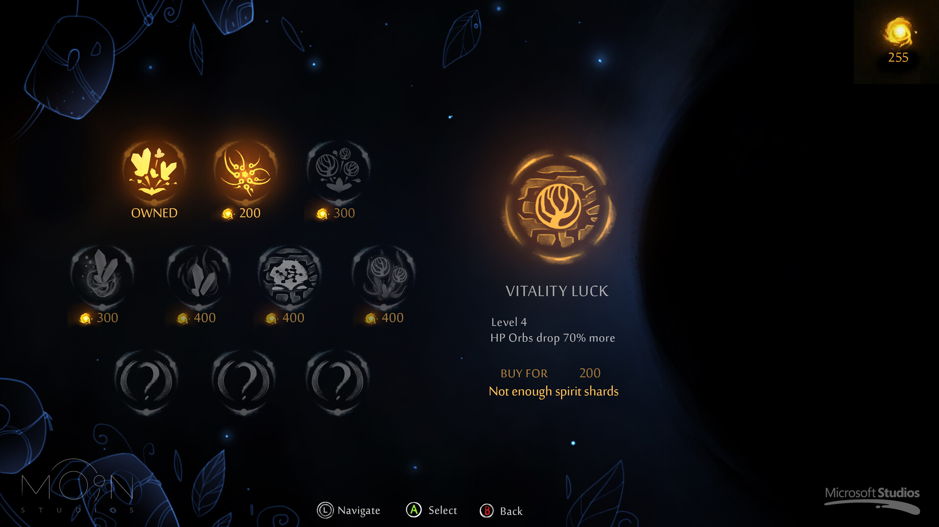The image size is (939, 527).
Task: Select the owned crystal shards upgrade
Action: click(154, 170)
